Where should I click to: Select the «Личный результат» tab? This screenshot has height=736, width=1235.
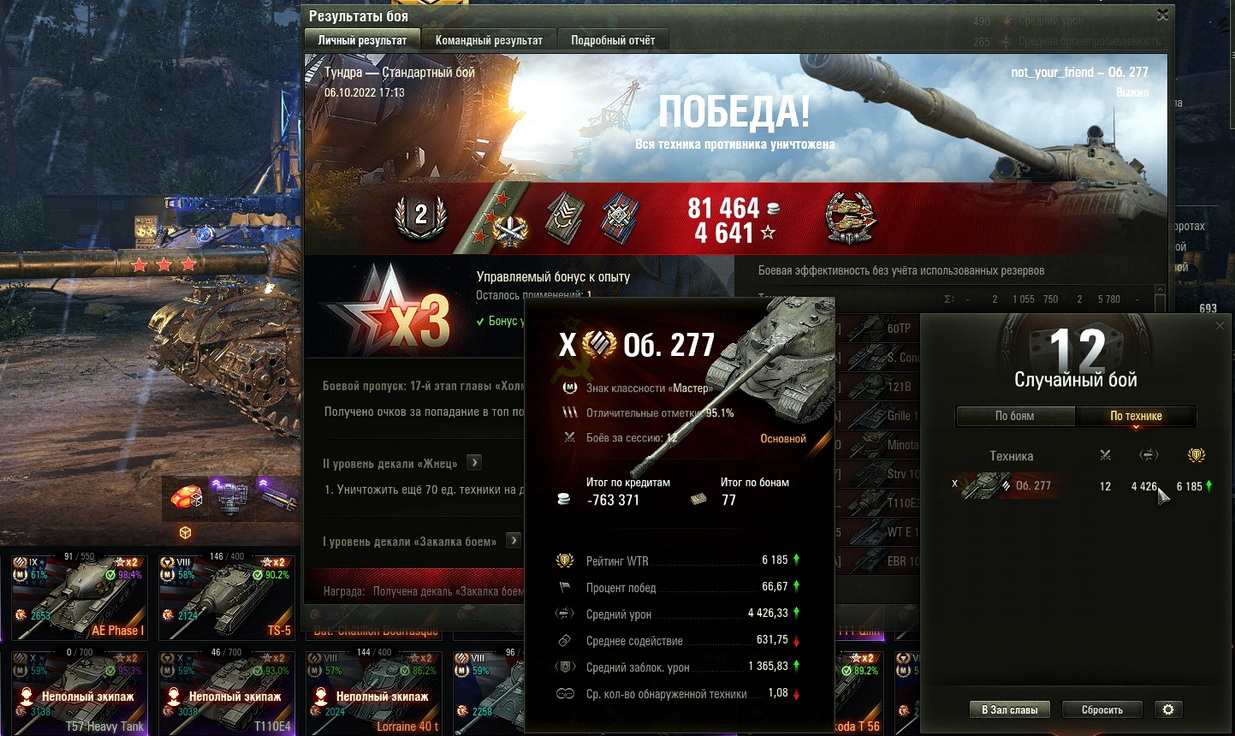pos(362,40)
